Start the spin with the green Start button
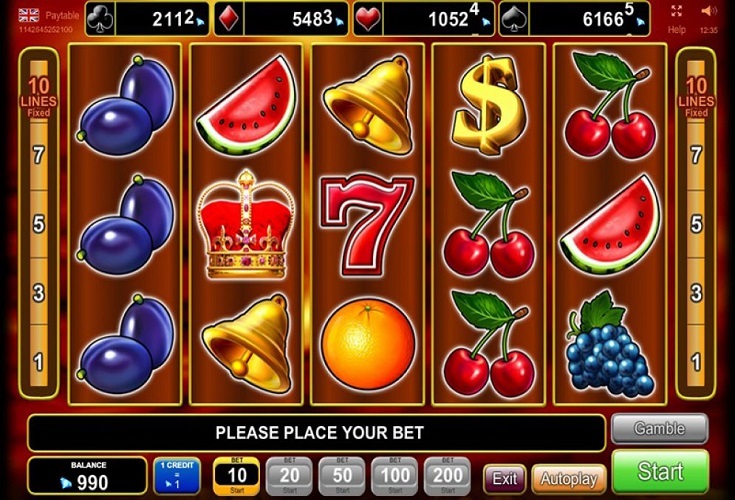Screen dimensions: 735x500 [660, 472]
